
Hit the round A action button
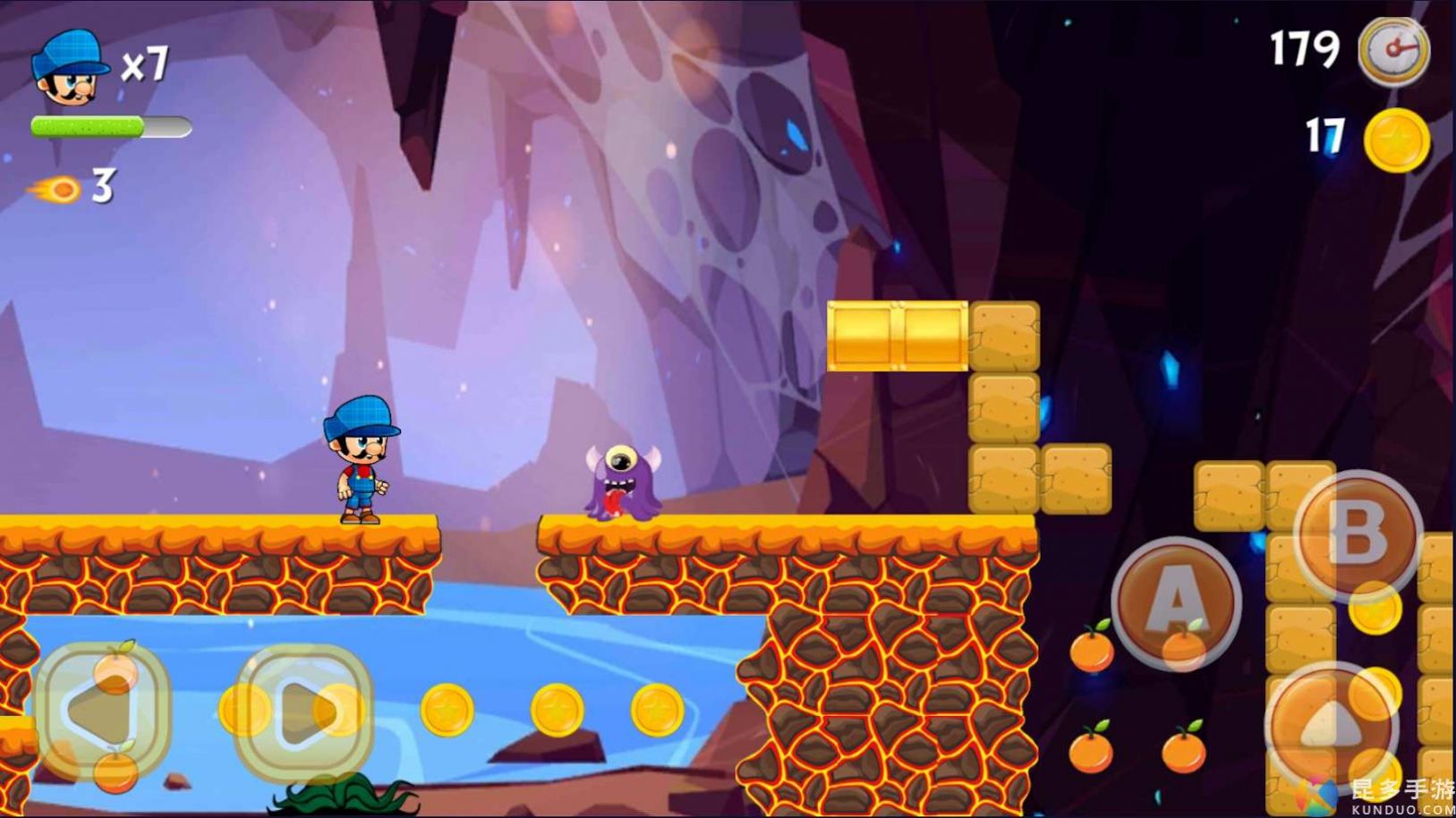point(1176,602)
